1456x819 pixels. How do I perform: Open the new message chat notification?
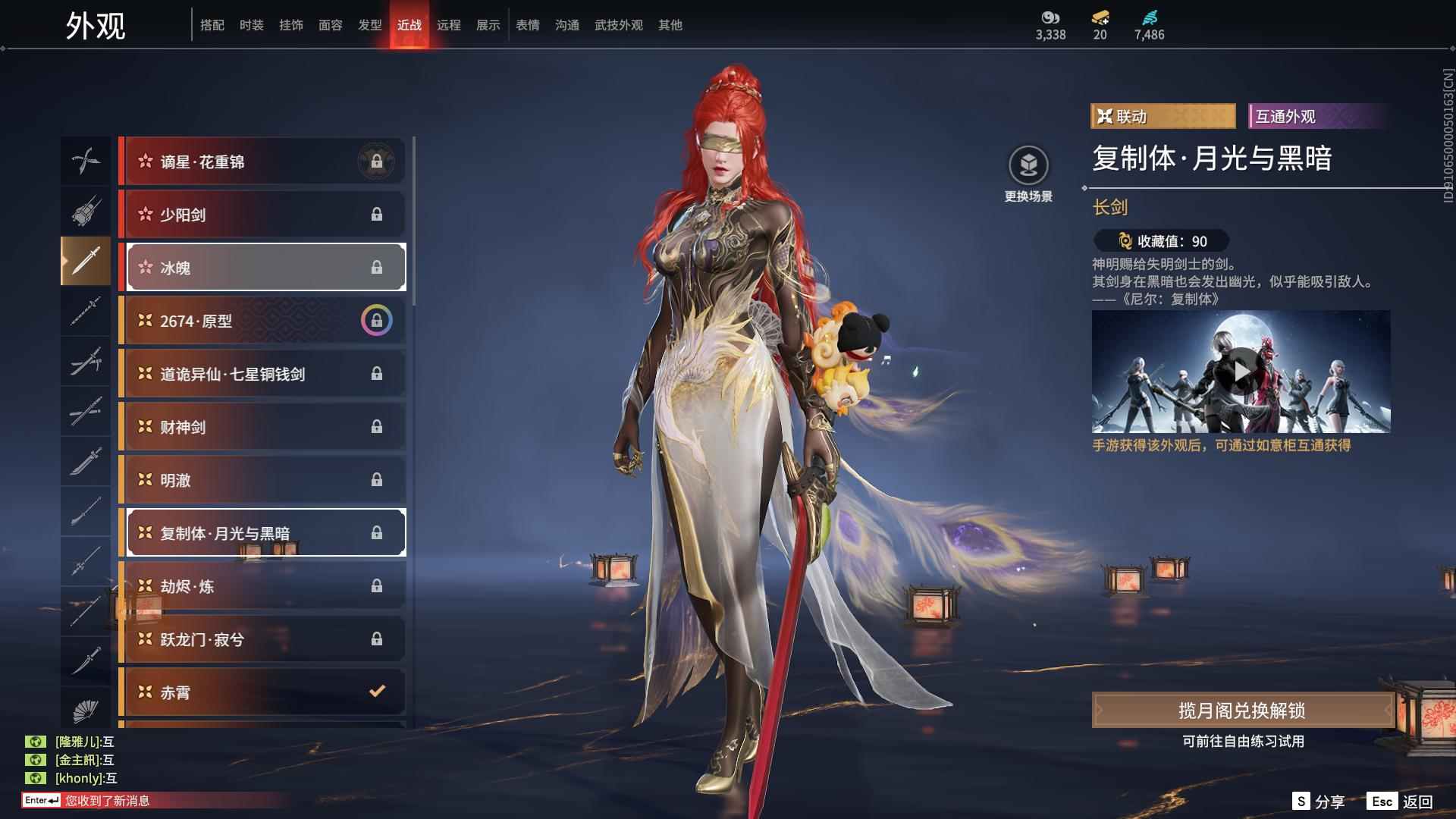pos(106,801)
